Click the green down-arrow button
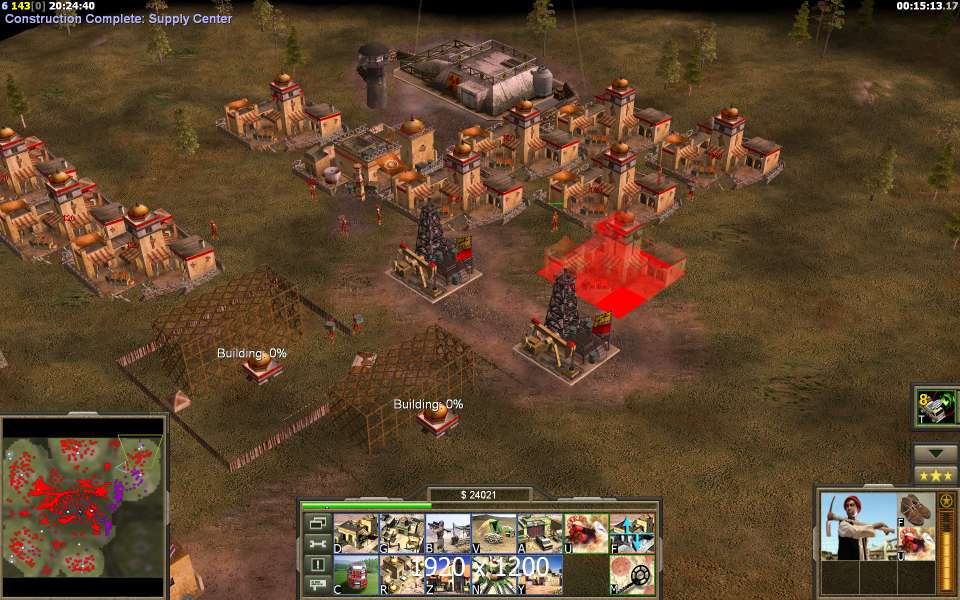The image size is (960, 600). pos(936,453)
